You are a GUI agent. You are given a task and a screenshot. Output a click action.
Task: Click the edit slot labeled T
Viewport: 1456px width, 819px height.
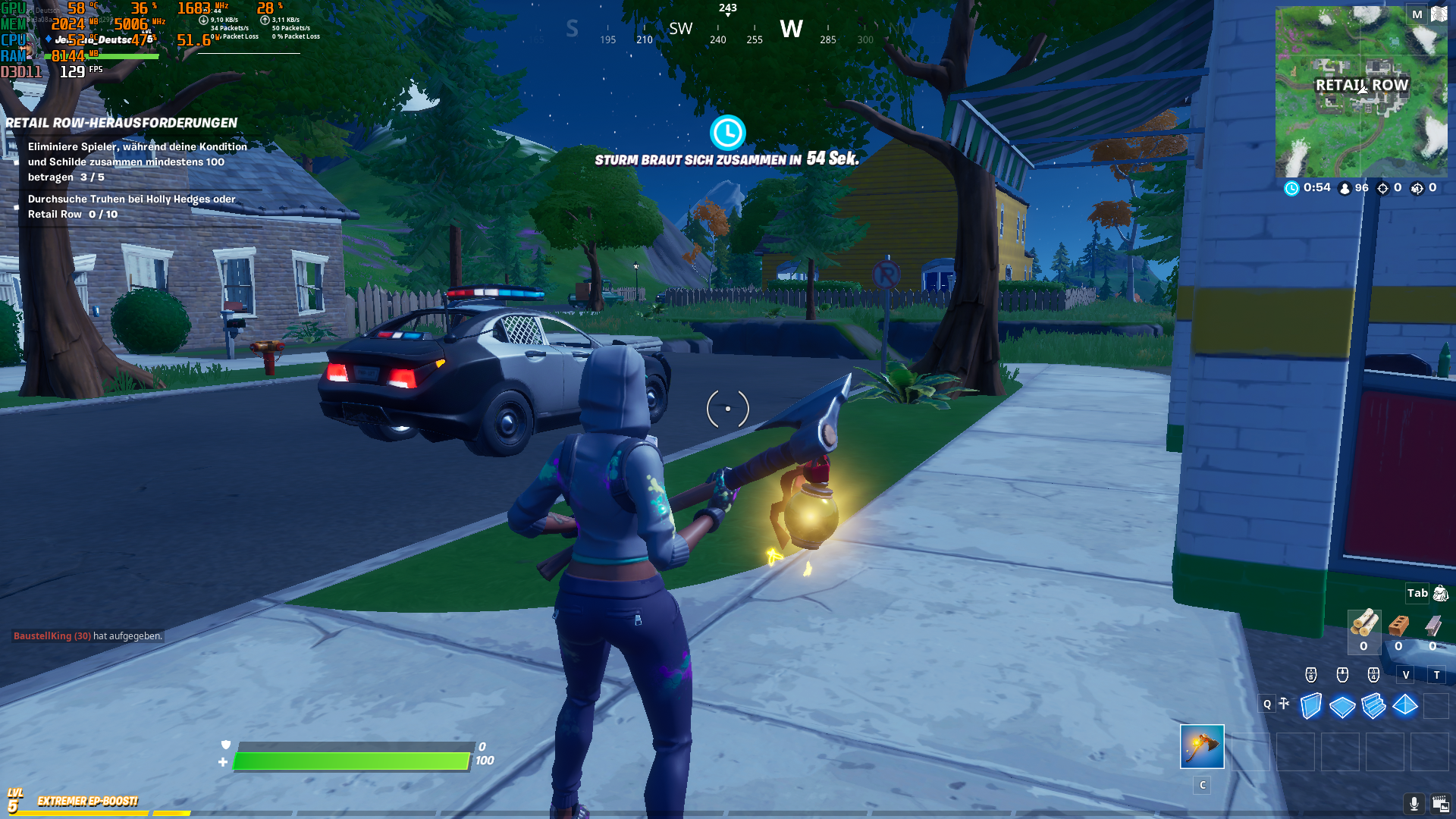pyautogui.click(x=1437, y=675)
